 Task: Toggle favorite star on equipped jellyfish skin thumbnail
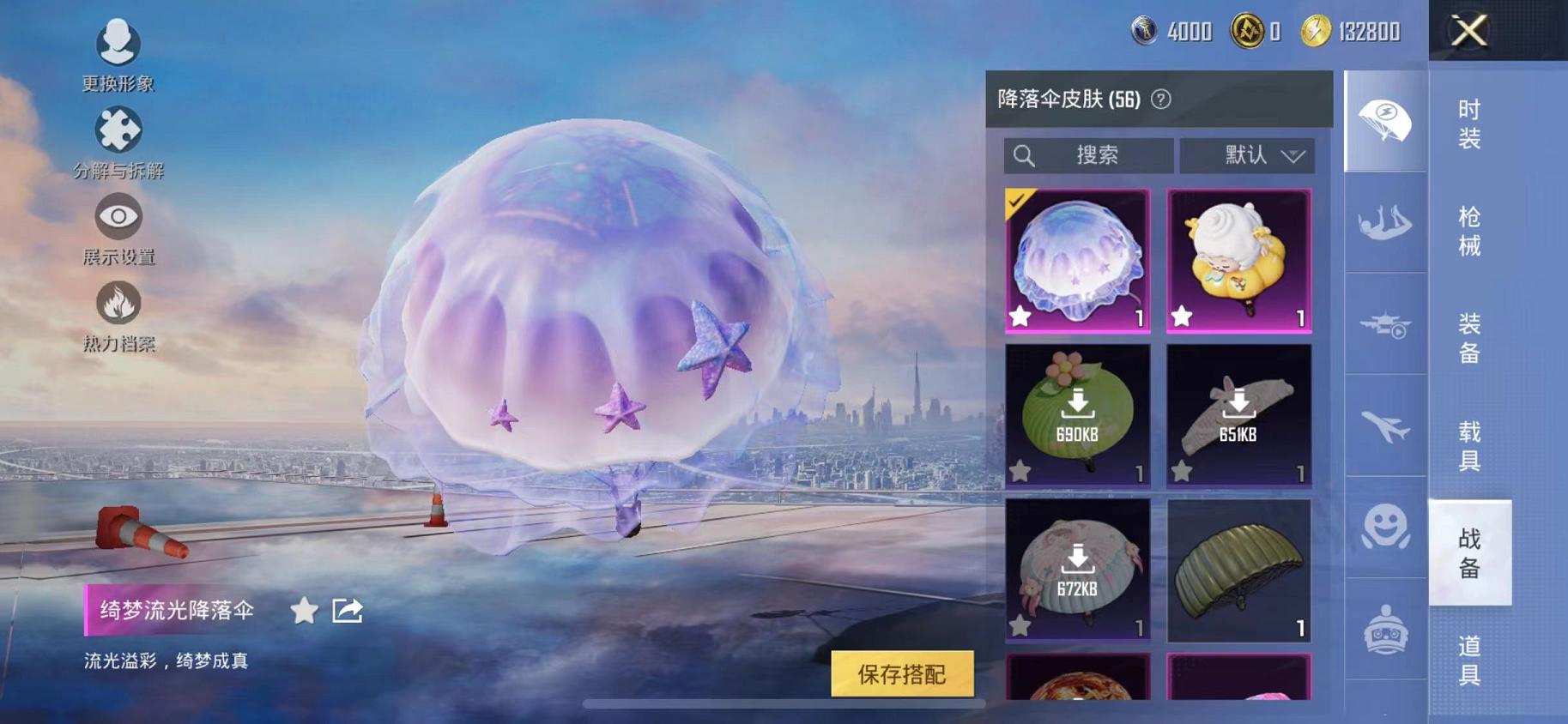click(1020, 317)
